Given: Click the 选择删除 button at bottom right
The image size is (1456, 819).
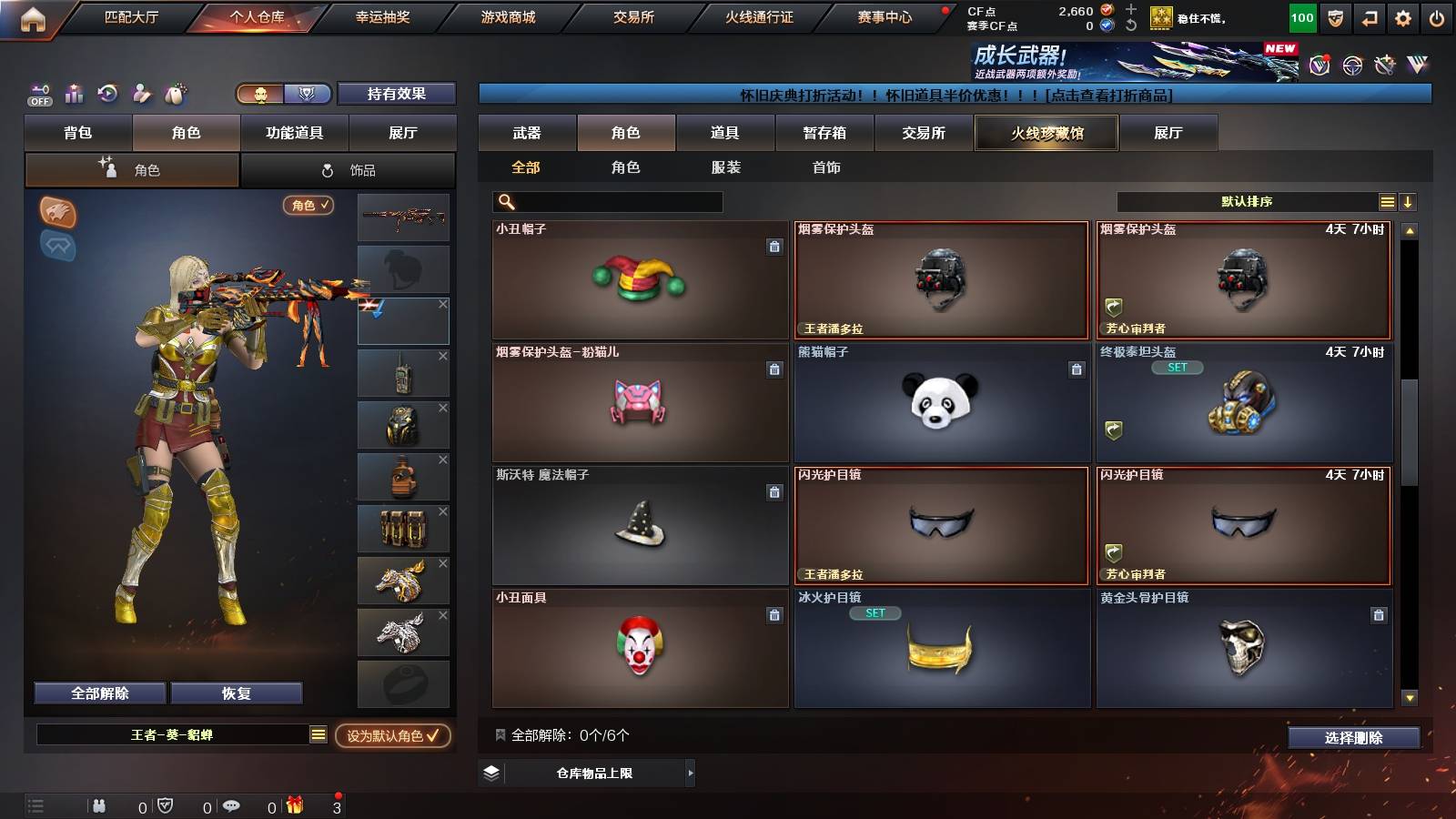Looking at the screenshot, I should 1354,737.
